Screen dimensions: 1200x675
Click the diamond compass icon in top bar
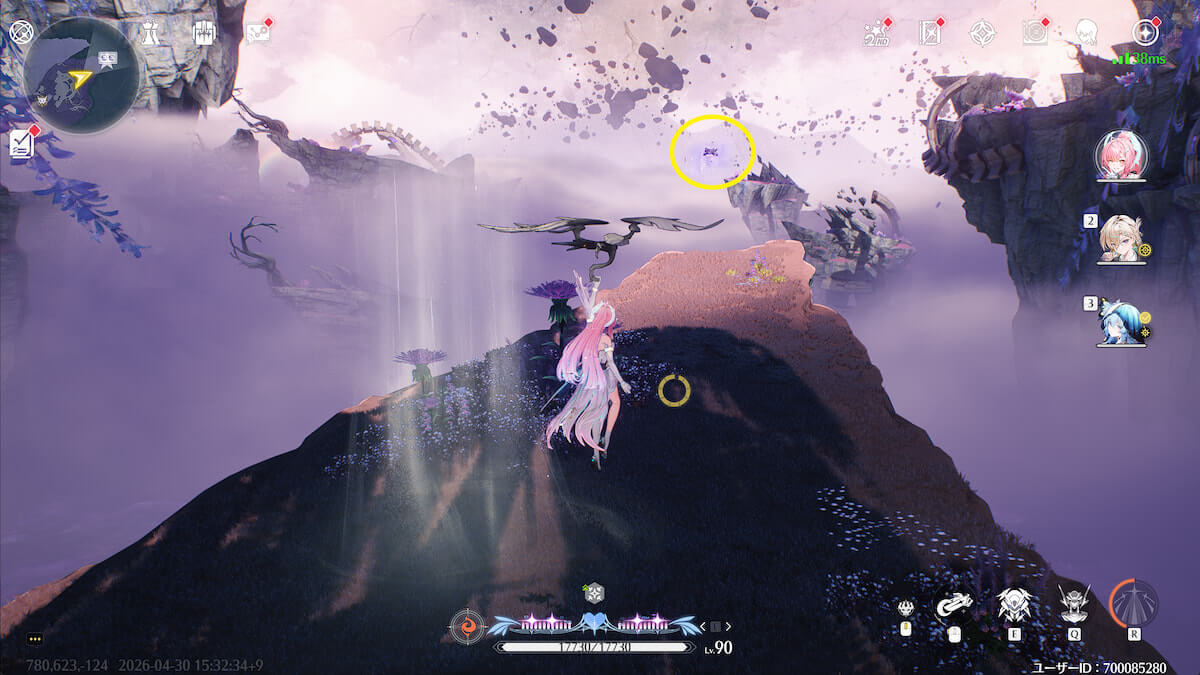point(982,33)
